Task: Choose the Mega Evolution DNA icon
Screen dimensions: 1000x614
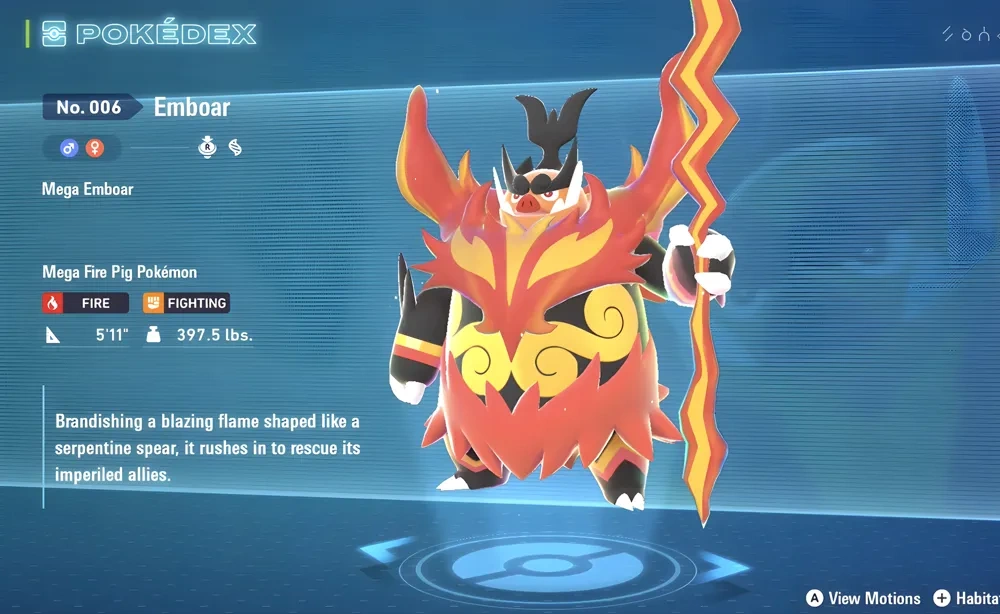Action: 235,149
